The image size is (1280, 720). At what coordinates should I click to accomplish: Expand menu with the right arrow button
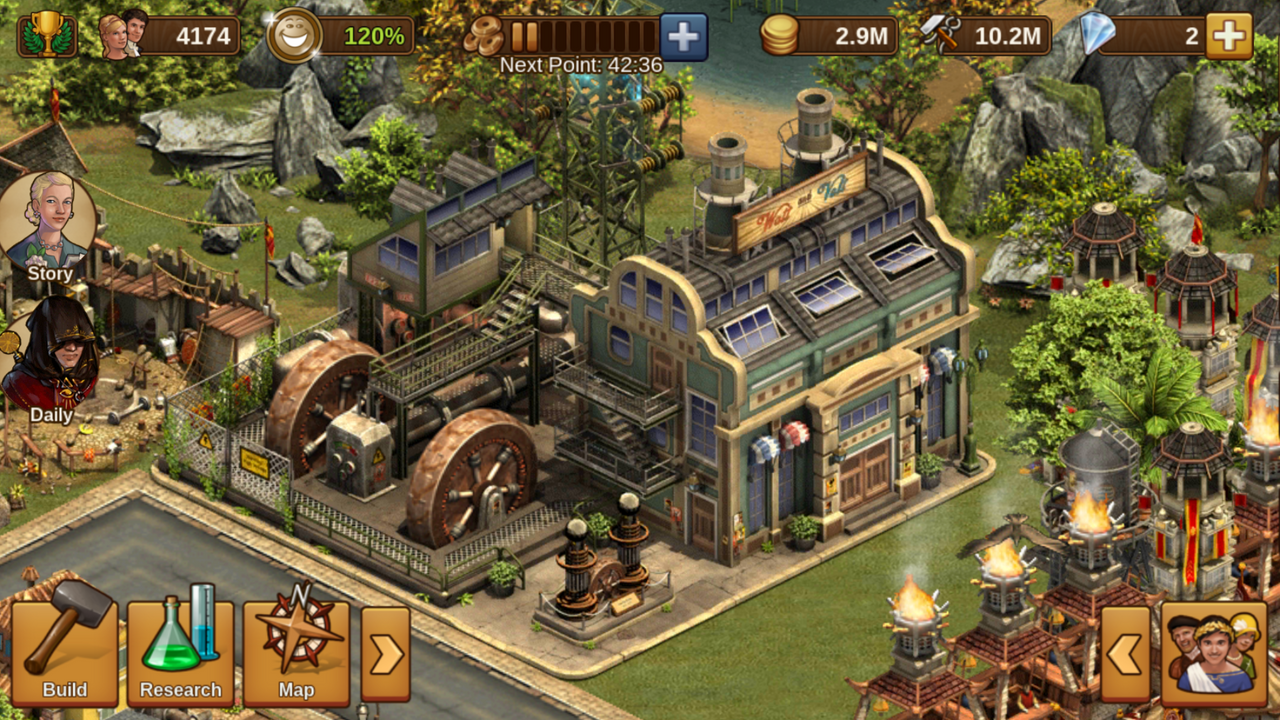coord(386,654)
